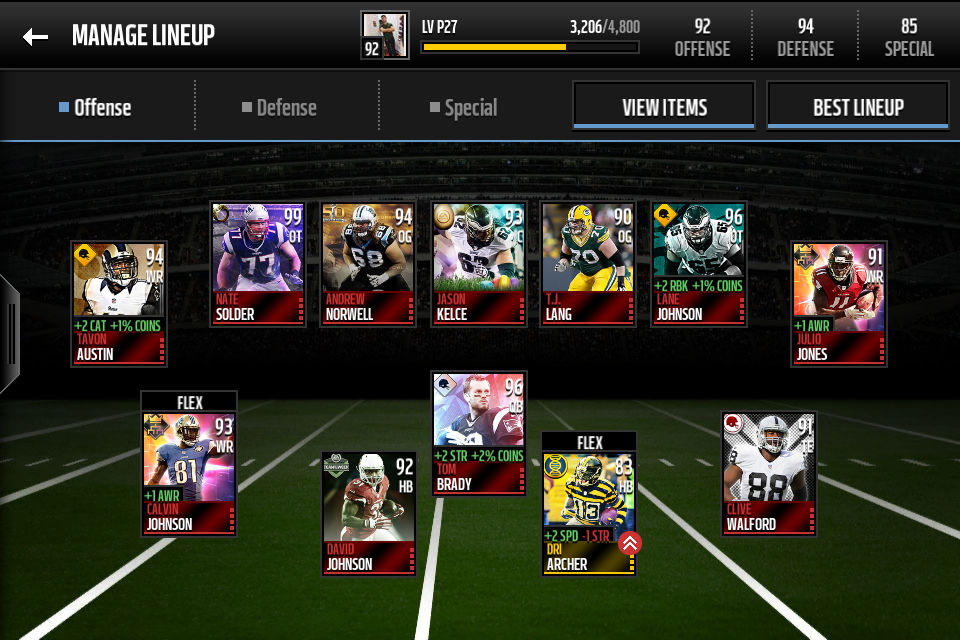This screenshot has width=960, height=640.
Task: Select the Tavon Austin WR card
Action: pos(119,304)
